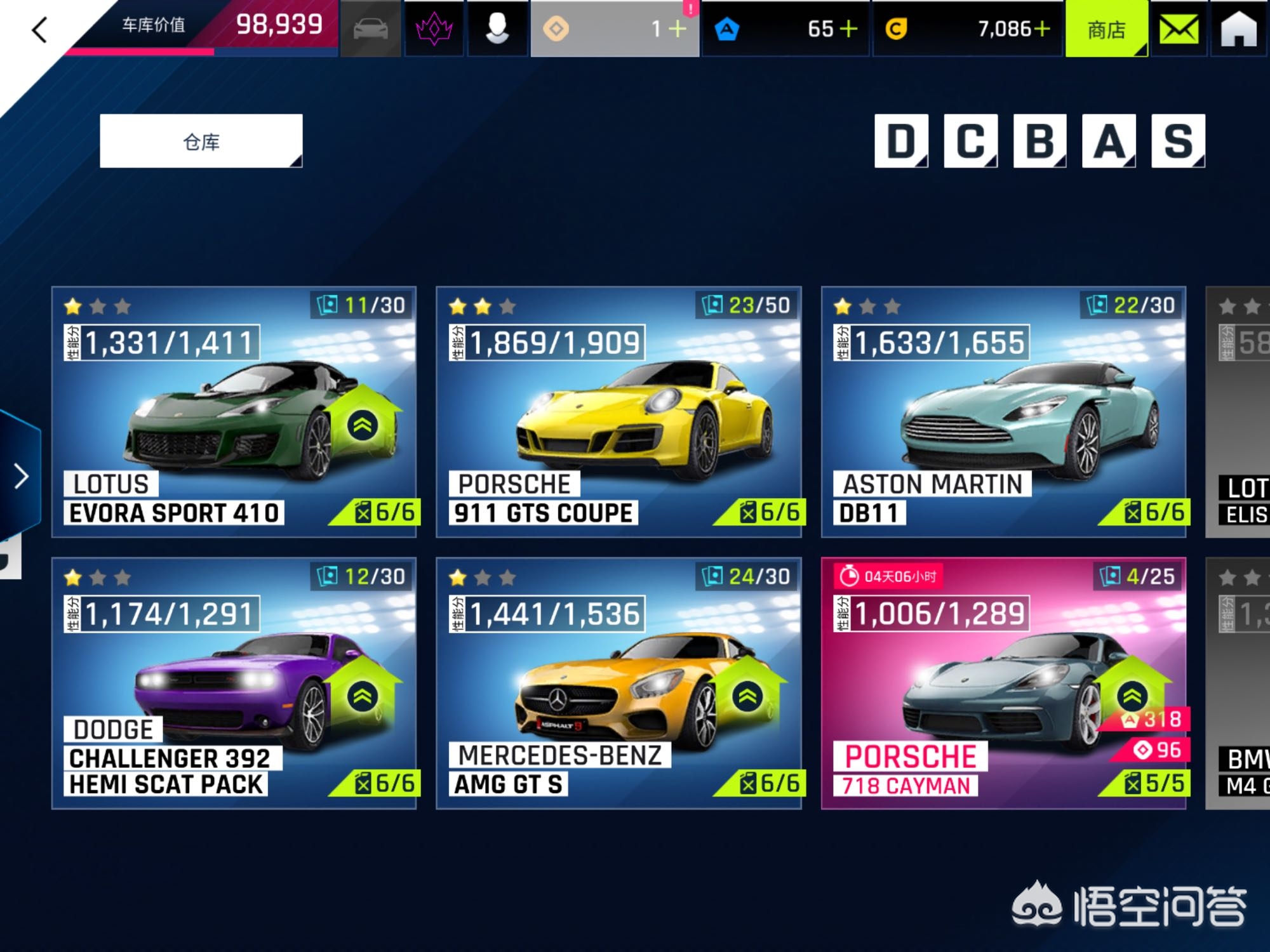Open the mail envelope icon
The image size is (1270, 952).
pos(1179,29)
